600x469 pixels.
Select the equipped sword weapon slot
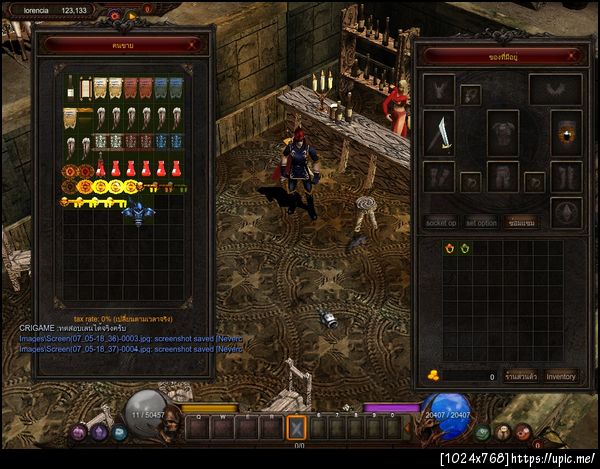tap(440, 132)
